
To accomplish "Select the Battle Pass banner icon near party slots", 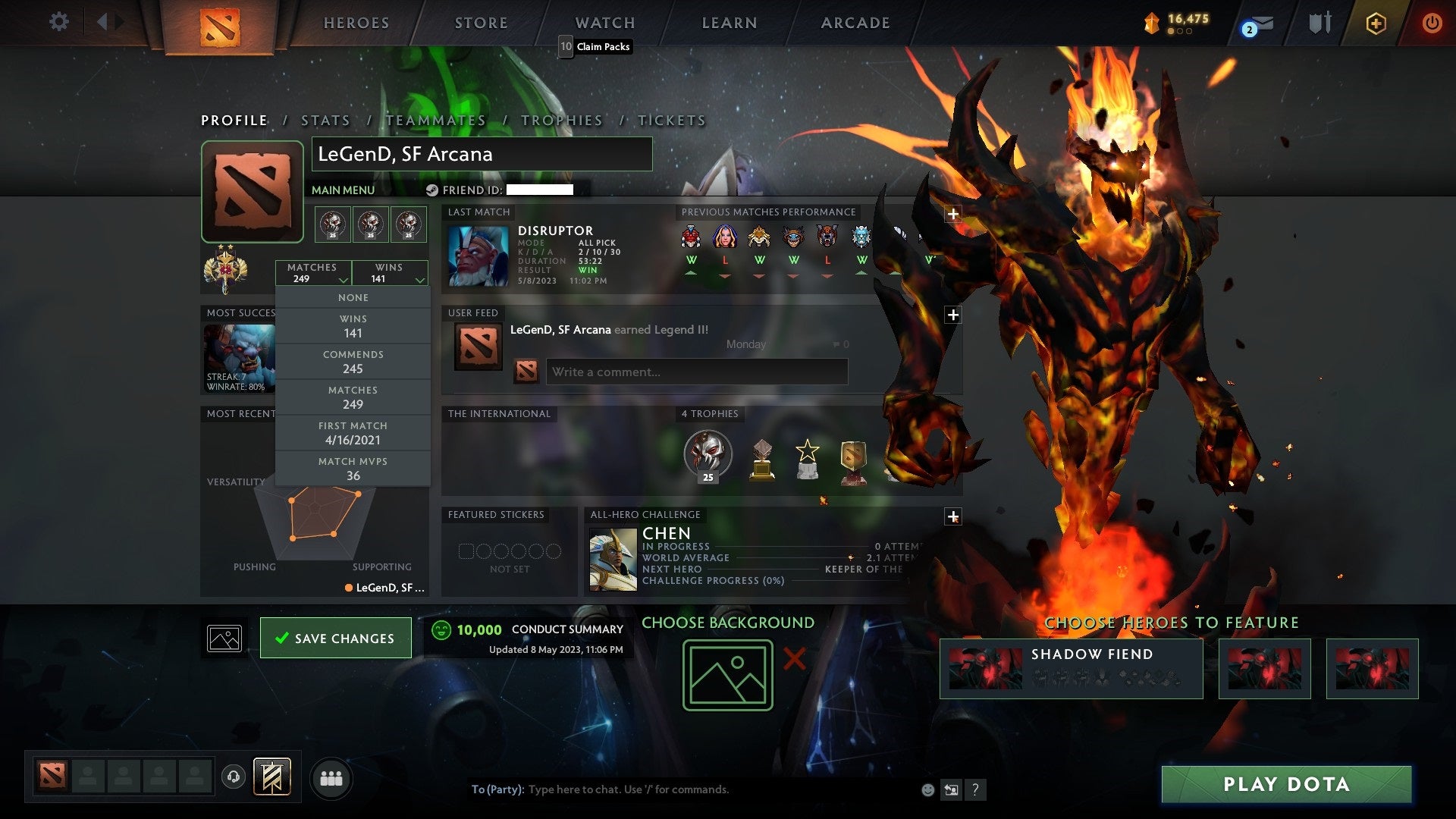I will tap(273, 777).
